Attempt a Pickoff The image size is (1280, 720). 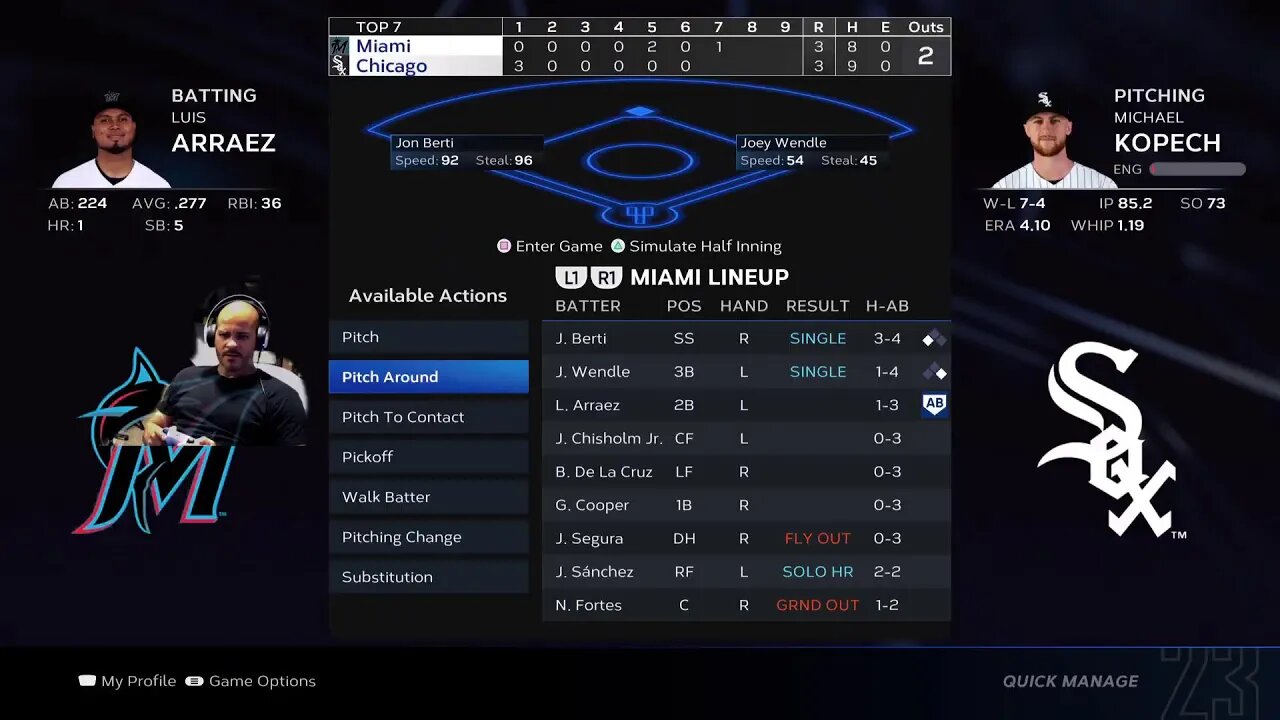coord(428,457)
